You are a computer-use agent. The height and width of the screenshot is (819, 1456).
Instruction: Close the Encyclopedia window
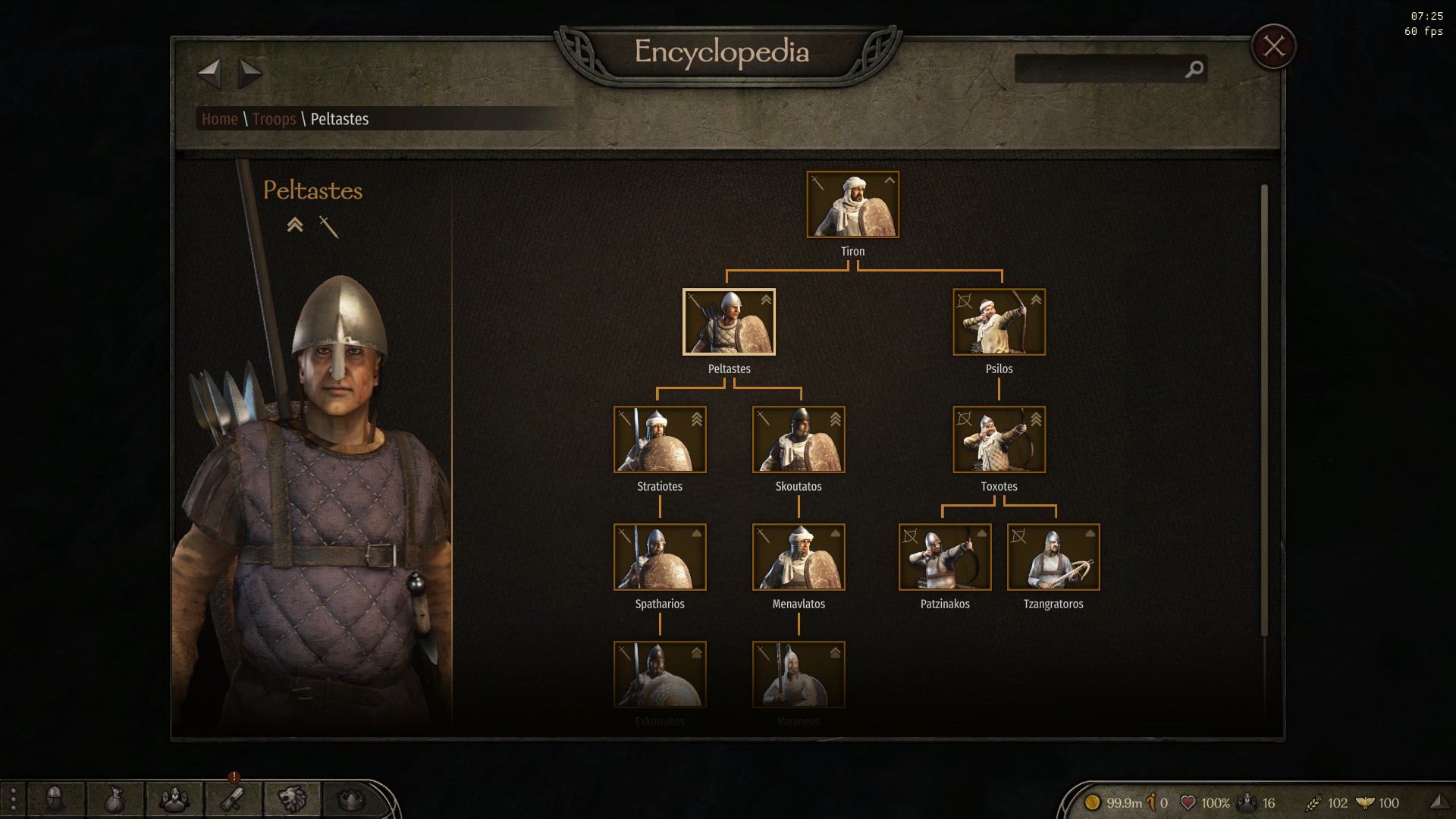[1273, 47]
